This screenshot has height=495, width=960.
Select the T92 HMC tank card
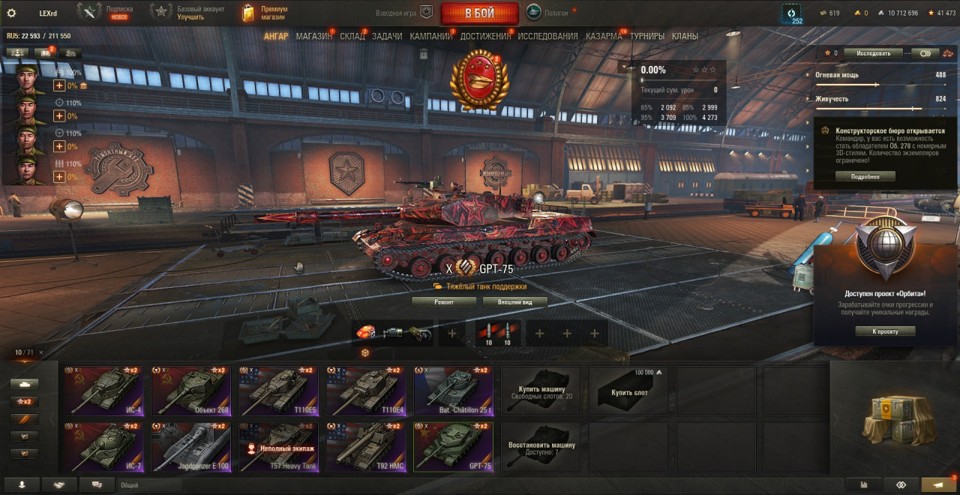coord(365,446)
